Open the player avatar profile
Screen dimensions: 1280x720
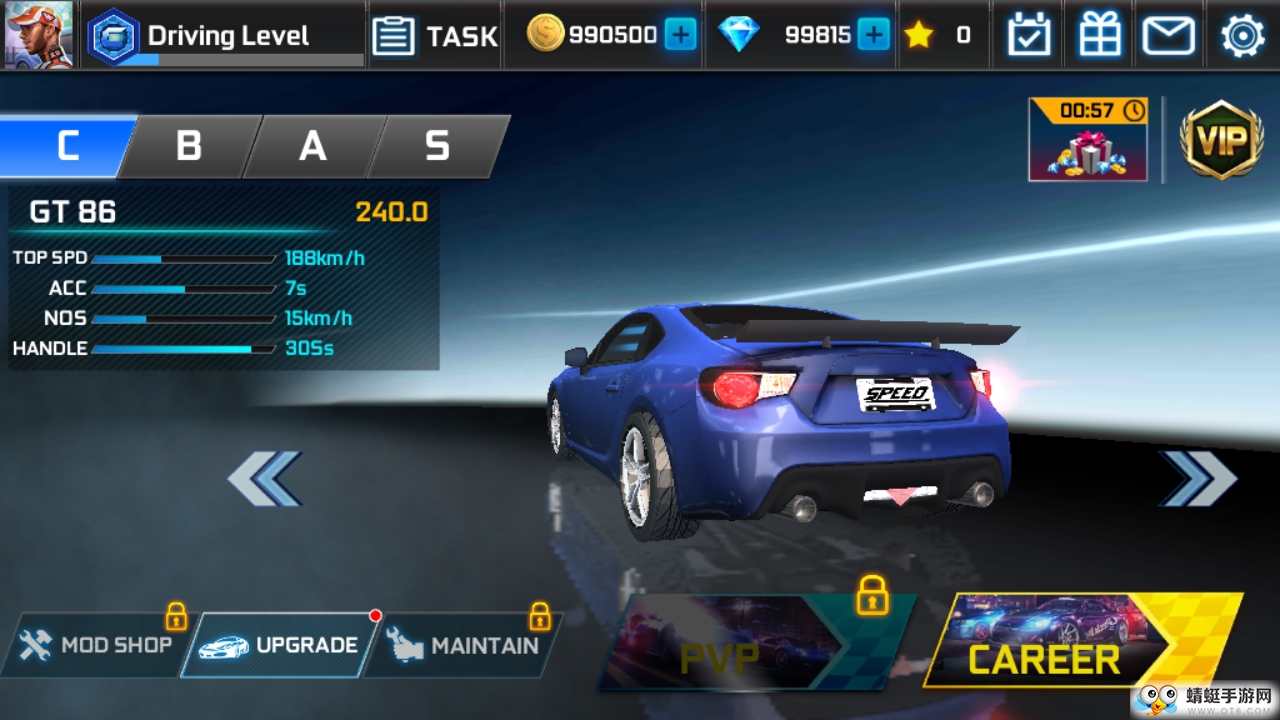click(38, 35)
